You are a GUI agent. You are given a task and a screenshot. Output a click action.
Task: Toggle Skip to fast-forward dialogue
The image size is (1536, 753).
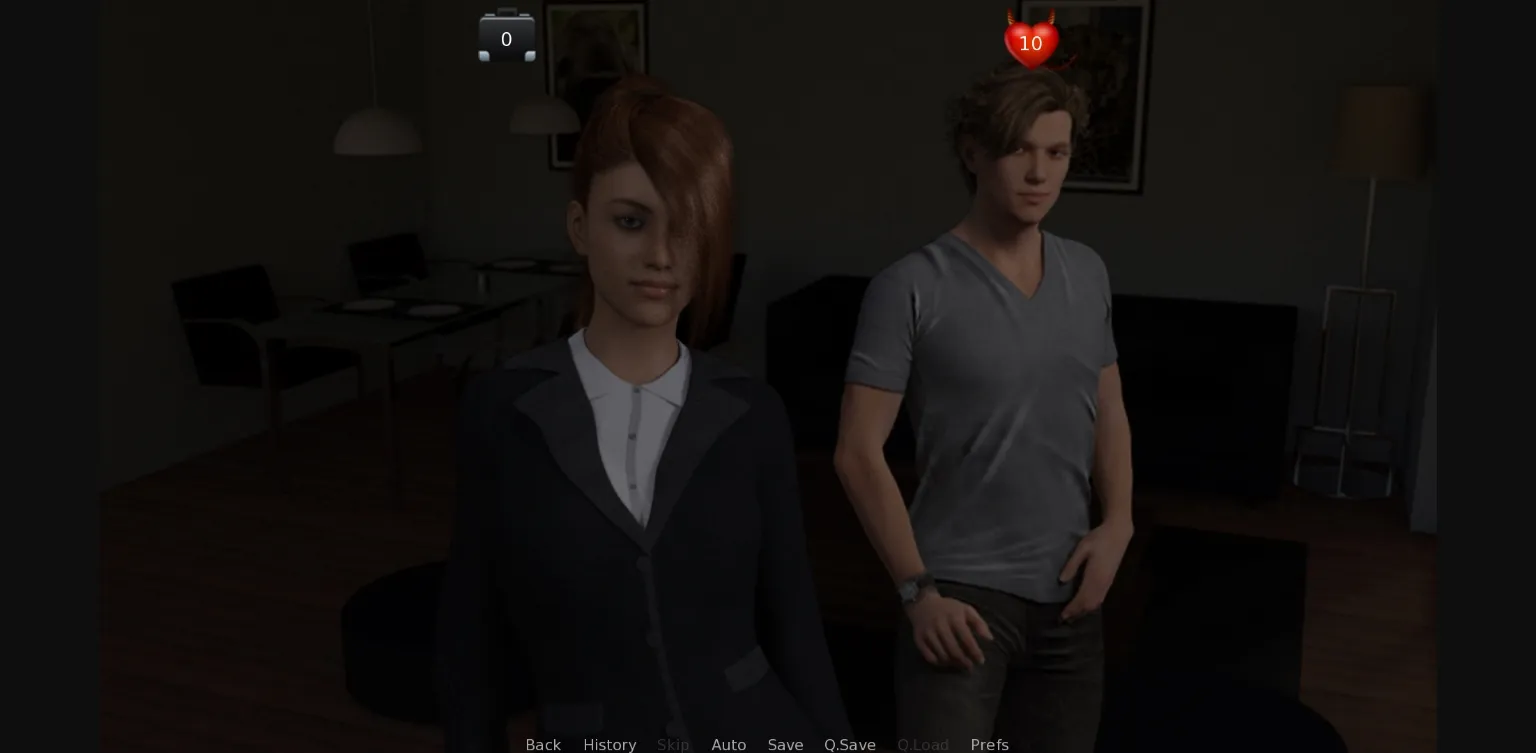coord(673,745)
